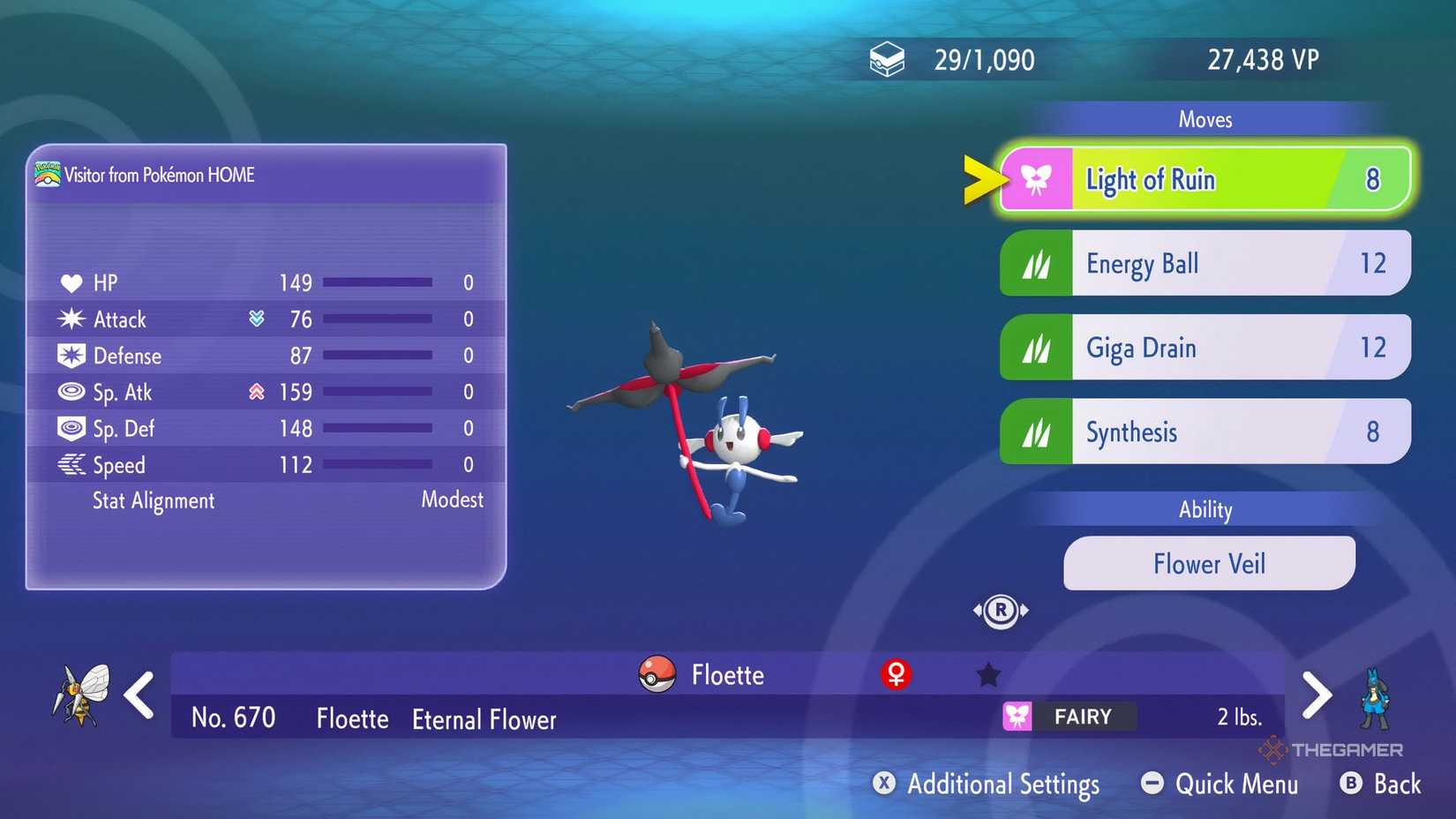
Task: Select the Poké Ball icon next to Floette
Action: click(x=657, y=674)
